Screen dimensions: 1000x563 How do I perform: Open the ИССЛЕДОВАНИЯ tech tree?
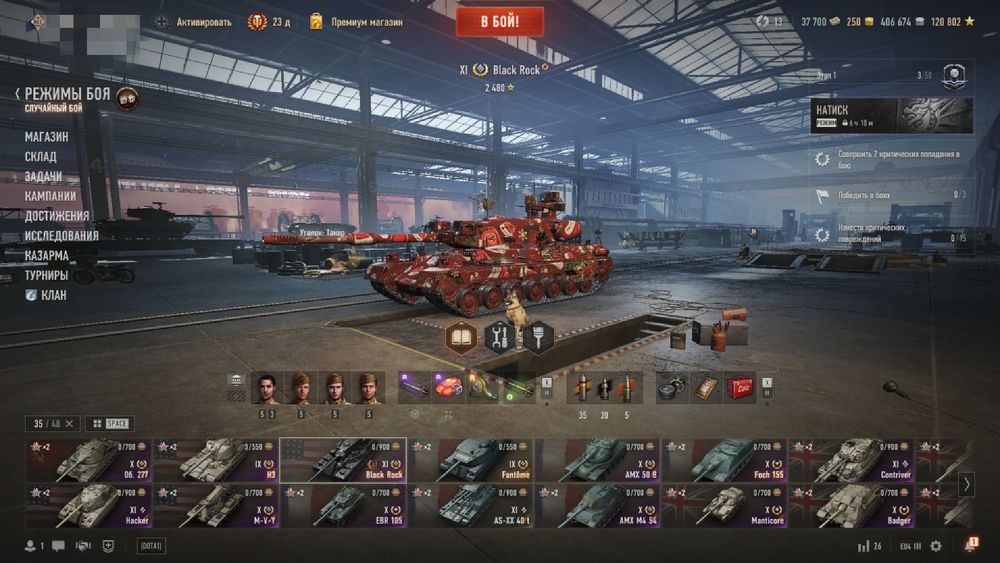pyautogui.click(x=62, y=236)
